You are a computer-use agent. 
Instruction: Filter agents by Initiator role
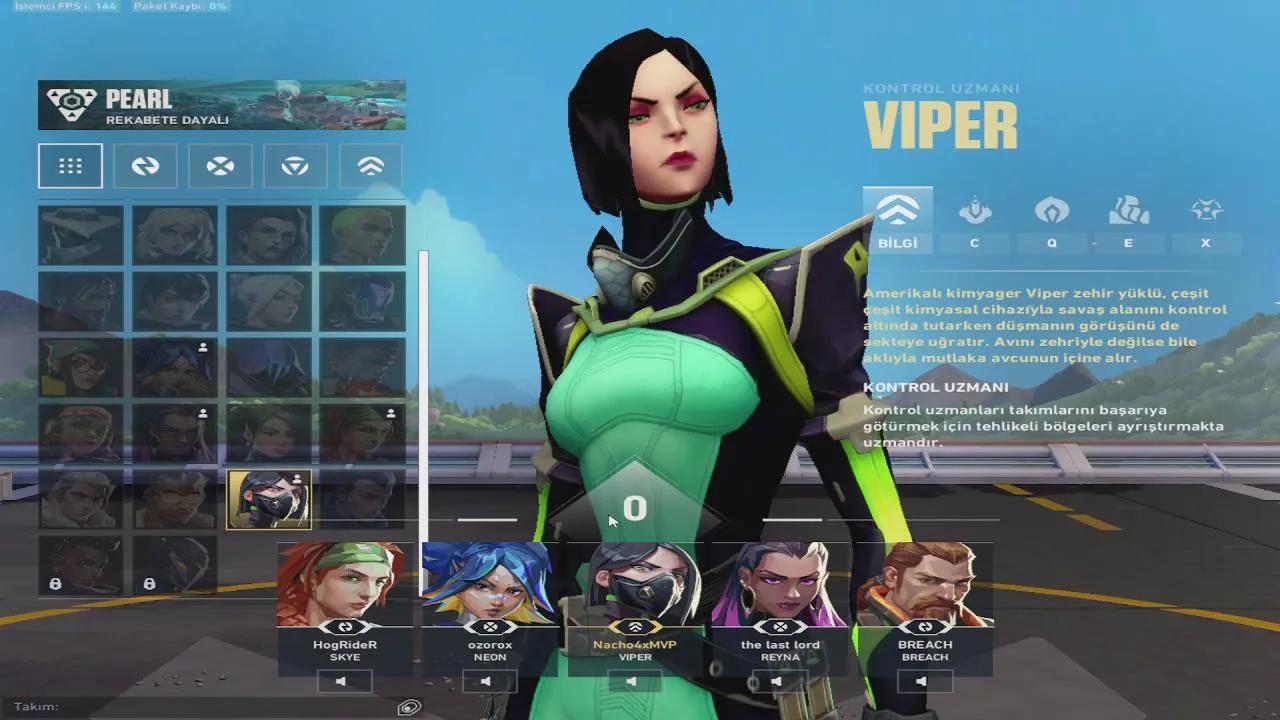(145, 166)
